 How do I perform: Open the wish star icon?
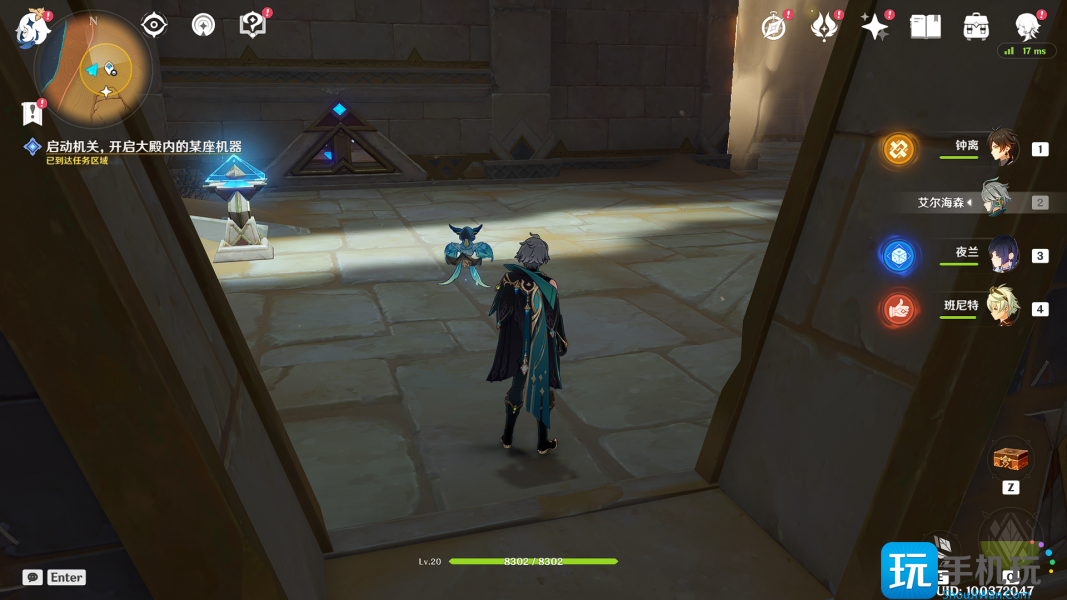tap(875, 27)
